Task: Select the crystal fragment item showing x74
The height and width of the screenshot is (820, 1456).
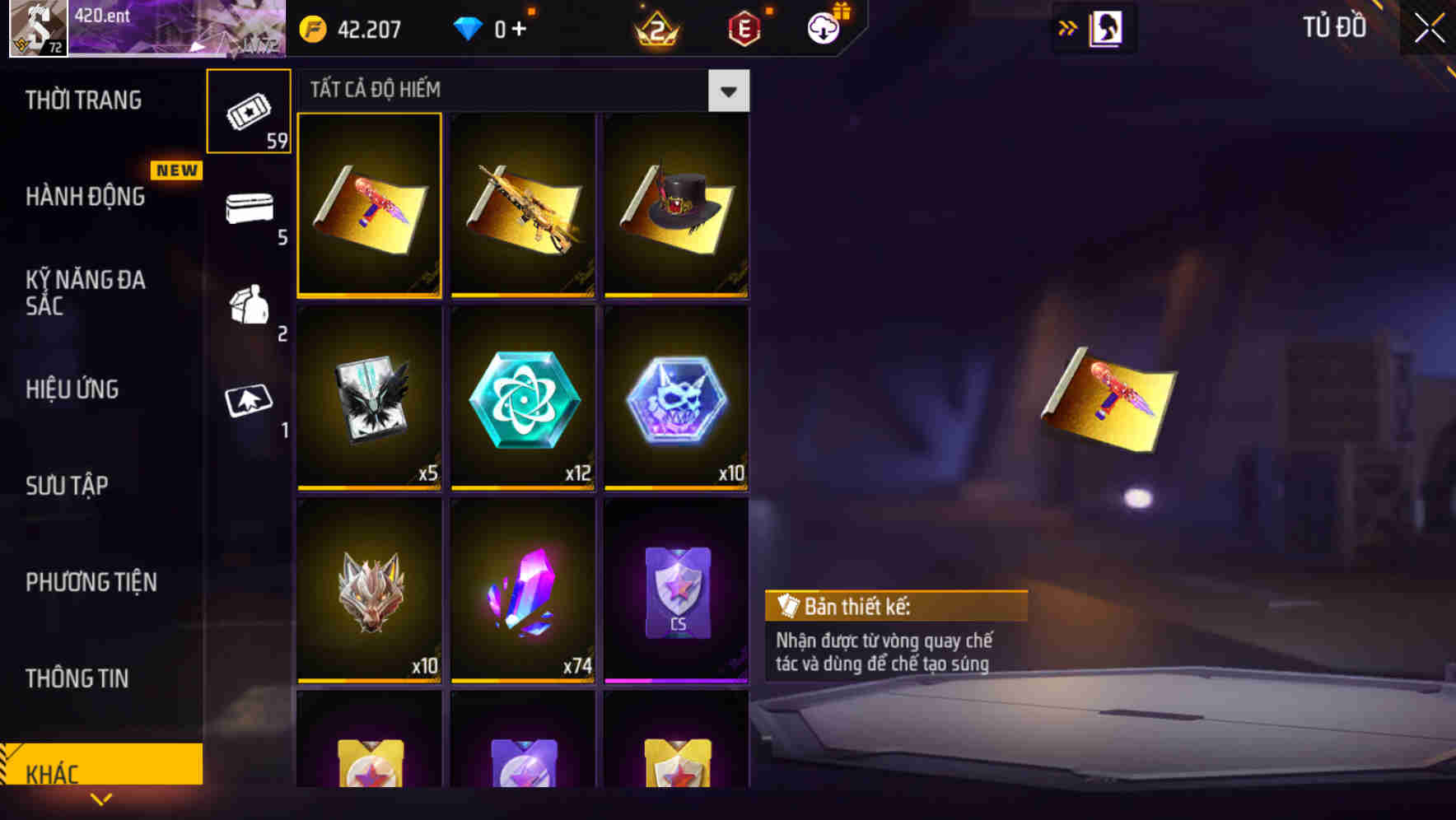Action: click(523, 593)
